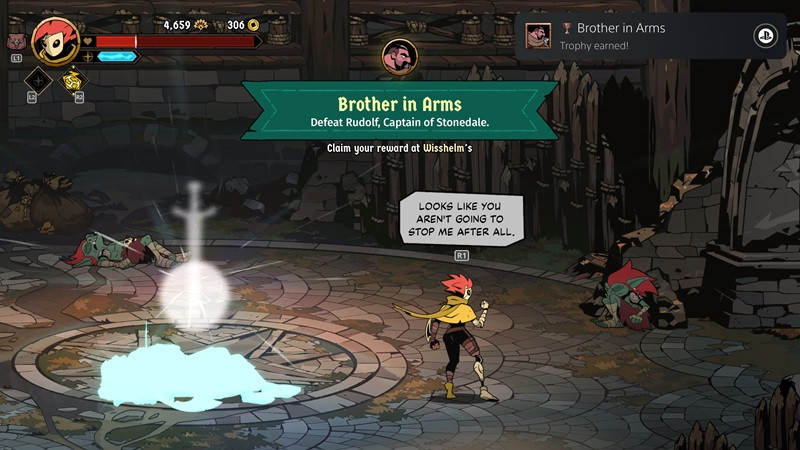Click the PlayStation logo on the notification
Screen dimensions: 800x450
pyautogui.click(x=766, y=36)
